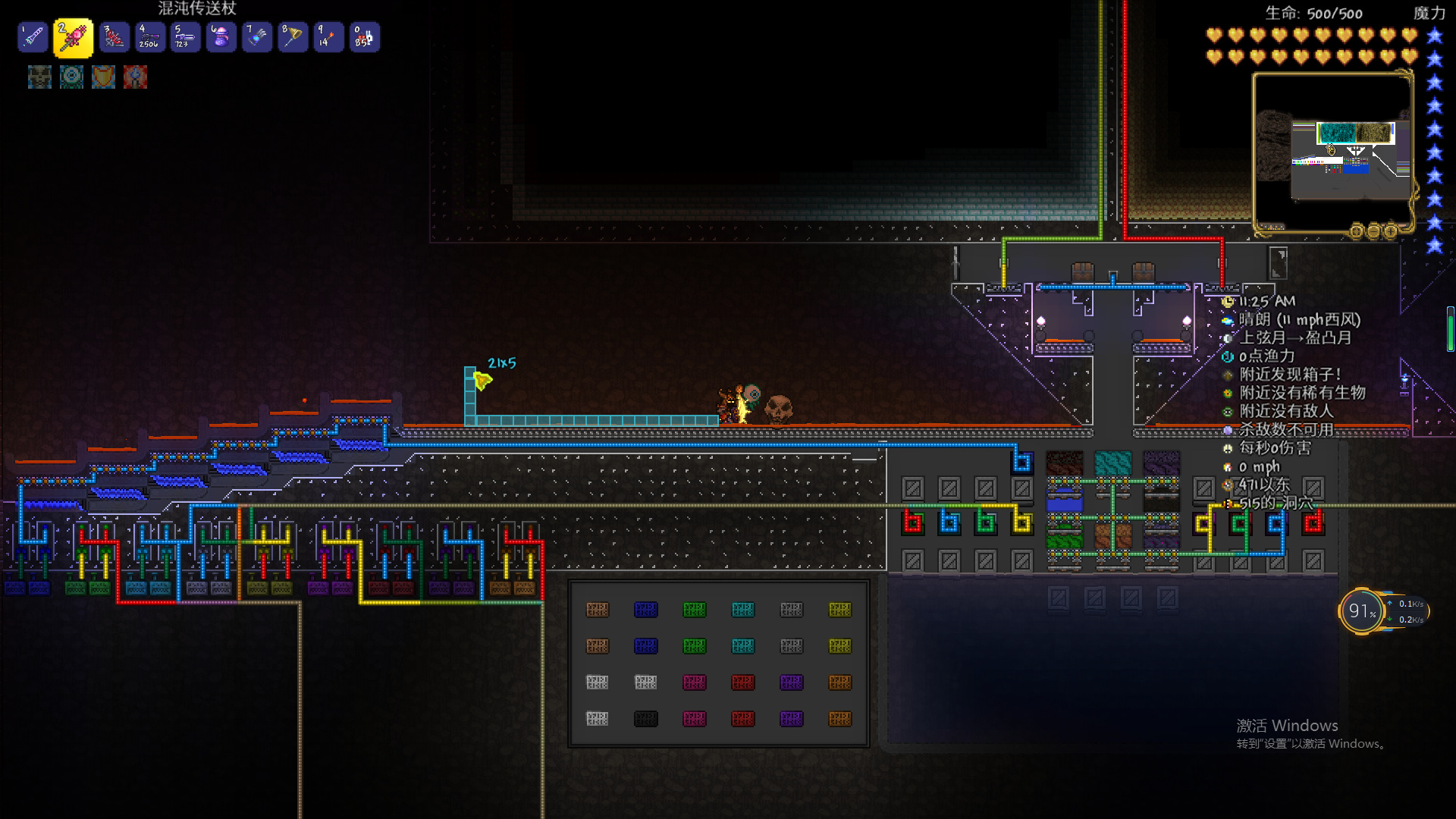Image resolution: width=1456 pixels, height=819 pixels.
Task: Click the teal circular target buff icon
Action: click(x=71, y=77)
